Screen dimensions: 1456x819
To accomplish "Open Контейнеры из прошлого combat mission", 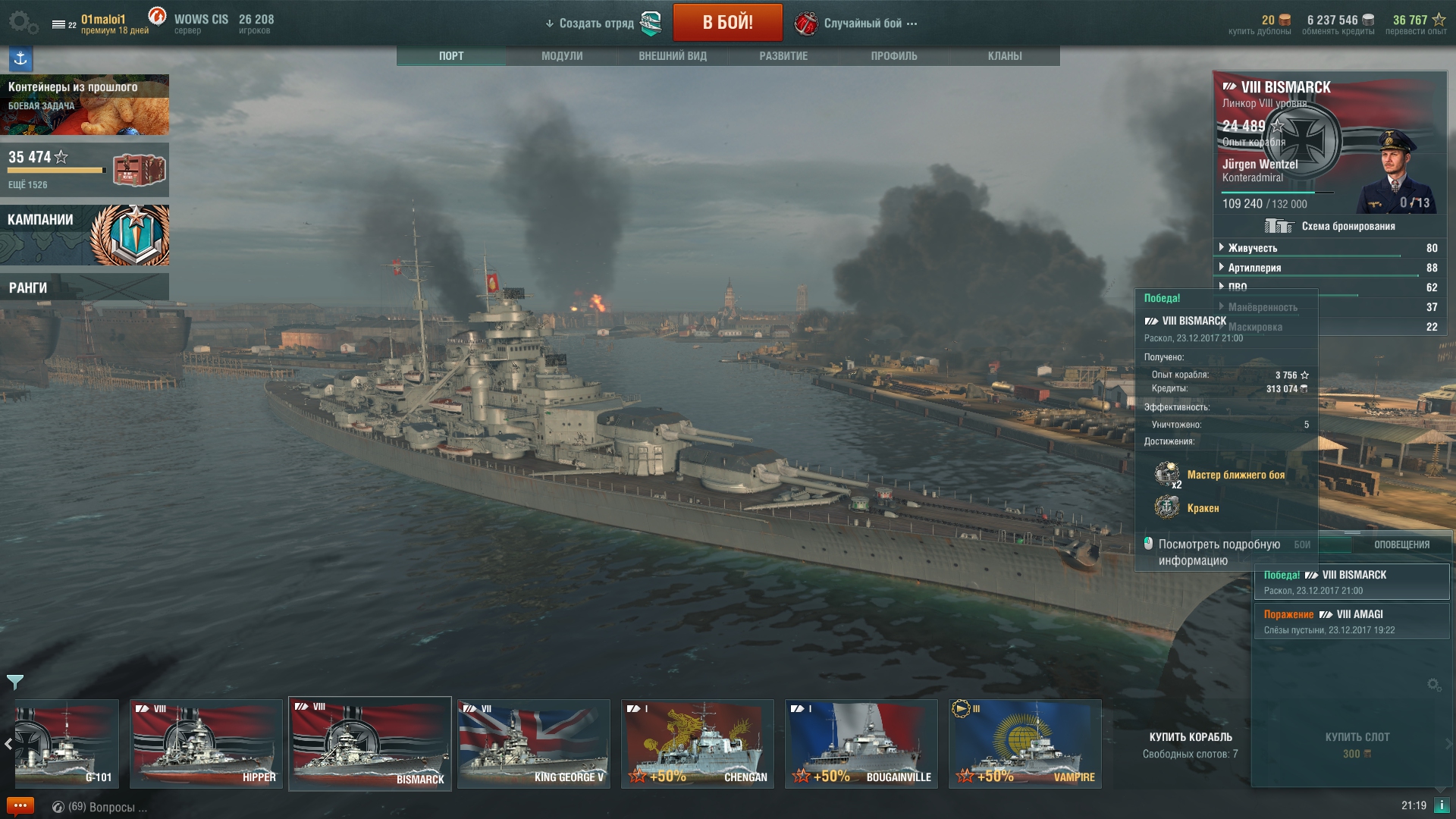I will [84, 105].
